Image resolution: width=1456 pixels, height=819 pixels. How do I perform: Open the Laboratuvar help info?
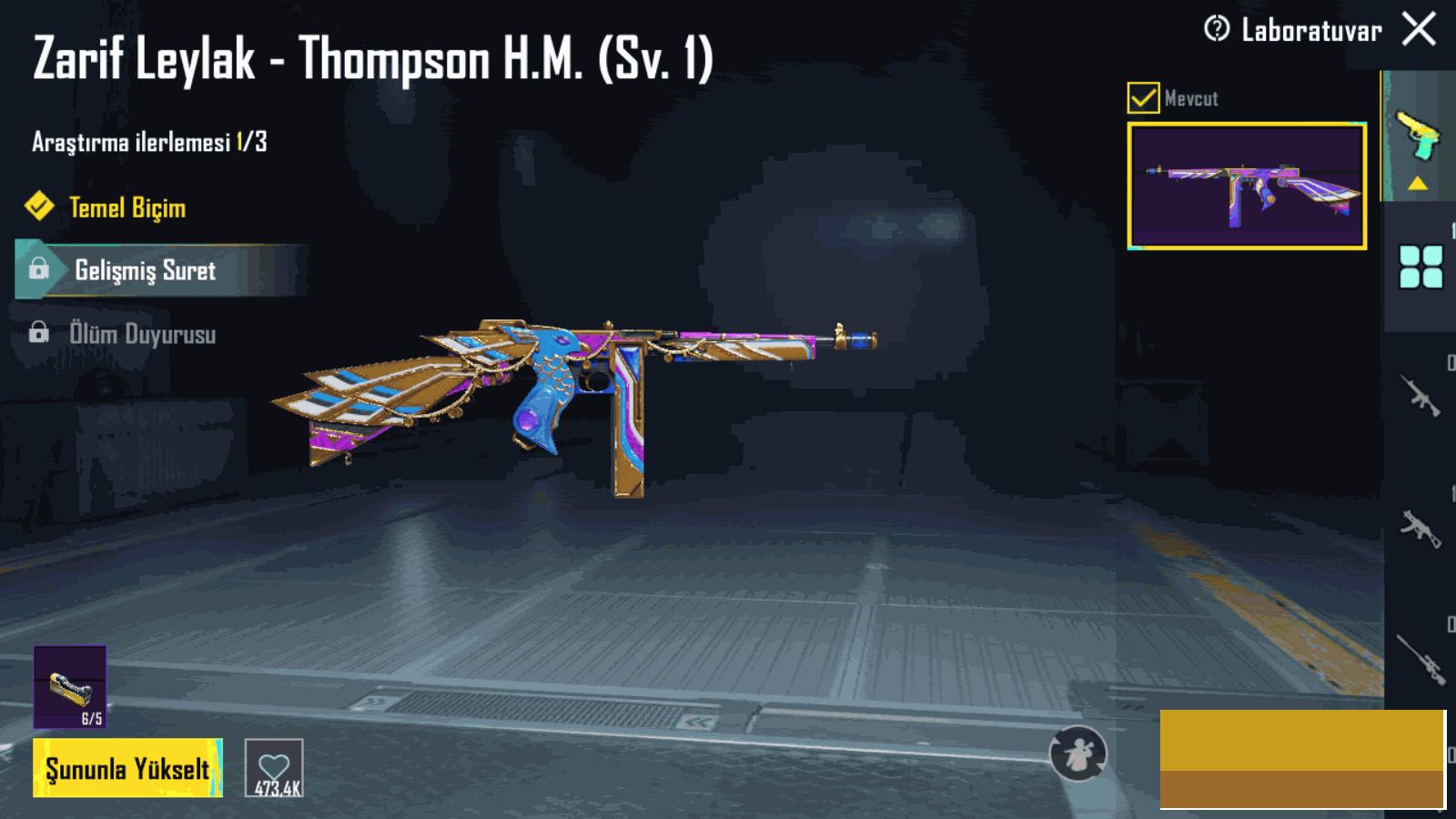(1217, 29)
